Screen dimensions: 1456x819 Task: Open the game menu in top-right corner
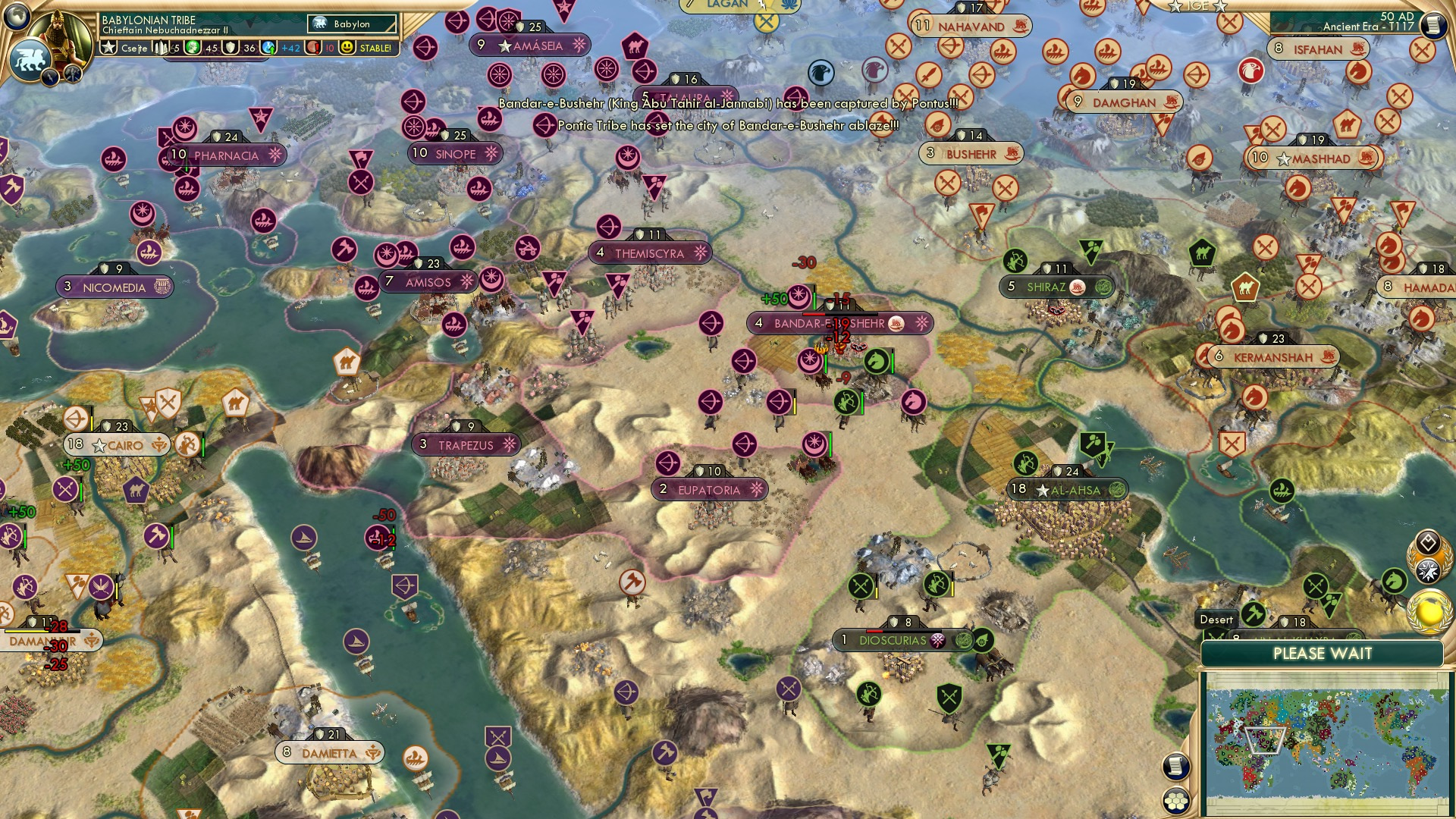pyautogui.click(x=1433, y=25)
